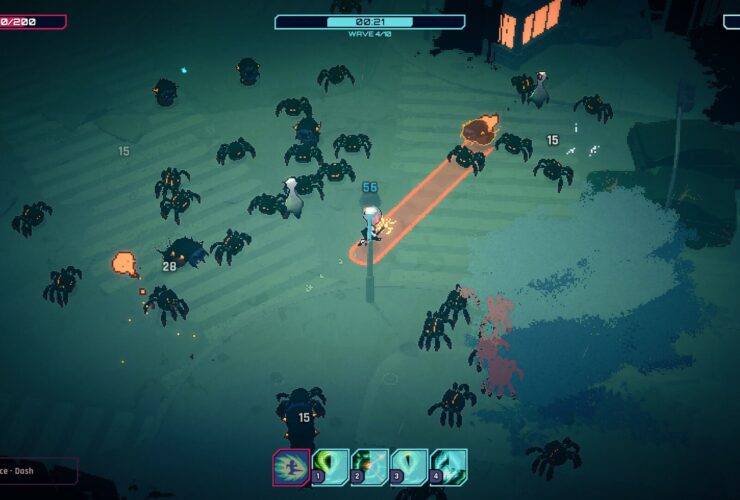
Task: Activate the dash ability icon
Action: [x=291, y=467]
